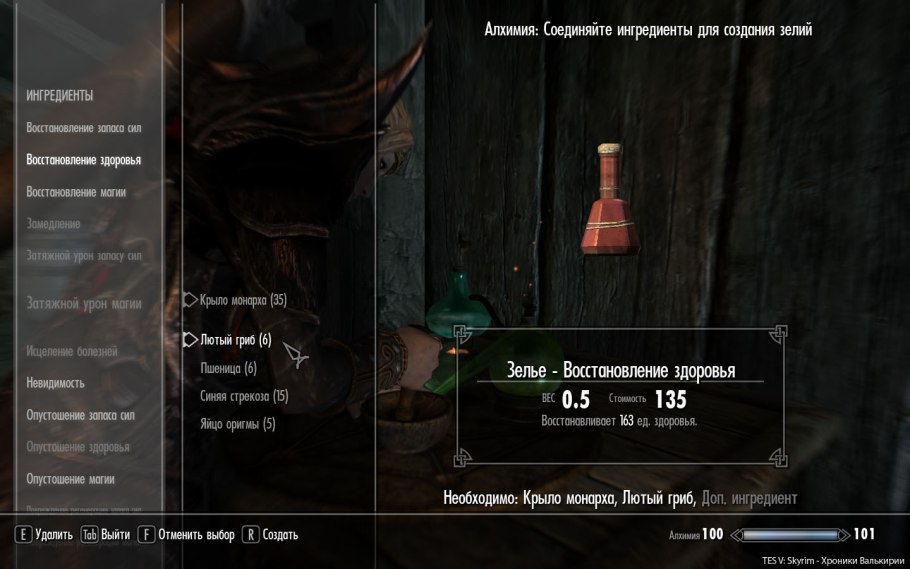Image resolution: width=910 pixels, height=569 pixels.
Task: Select the Затяжной урон запасу сил effect
Action: coord(84,256)
